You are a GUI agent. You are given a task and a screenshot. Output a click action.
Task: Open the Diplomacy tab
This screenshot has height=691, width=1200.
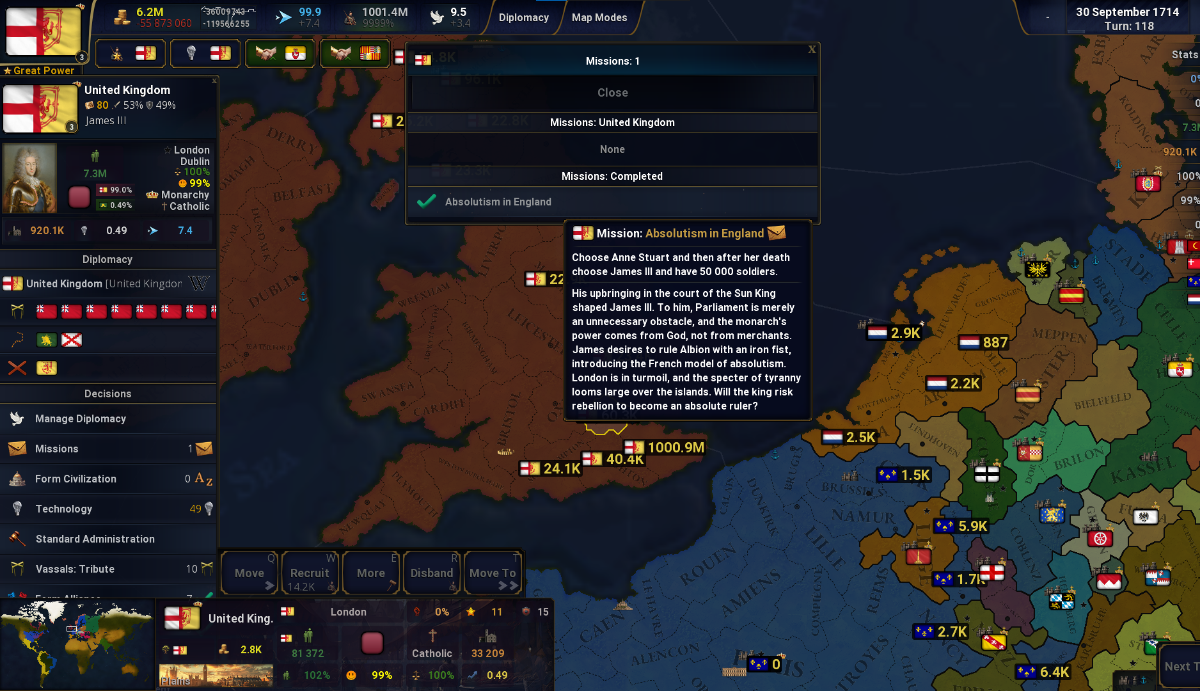pos(524,17)
